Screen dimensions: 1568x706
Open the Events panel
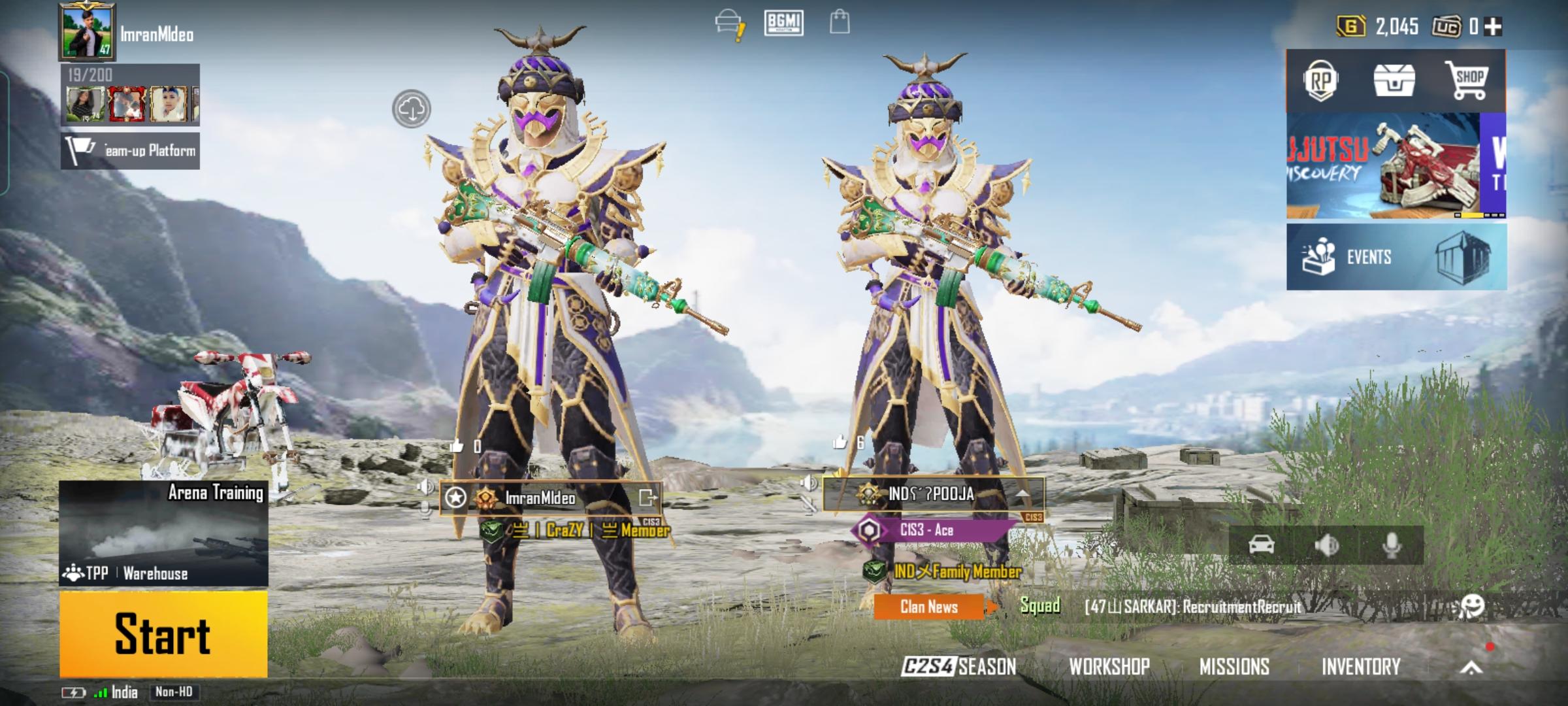[1396, 257]
